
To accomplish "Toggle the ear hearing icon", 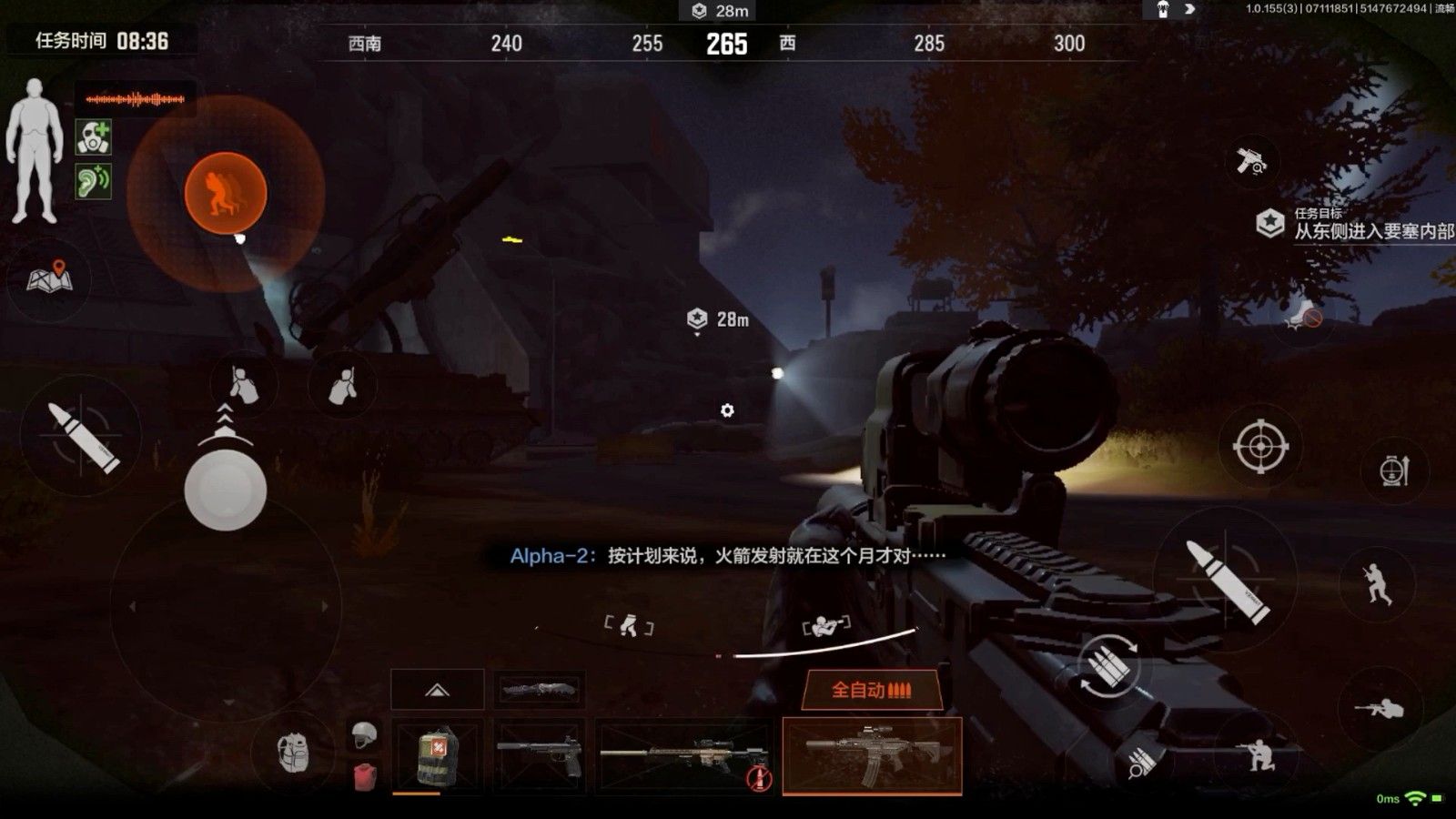I will click(93, 181).
